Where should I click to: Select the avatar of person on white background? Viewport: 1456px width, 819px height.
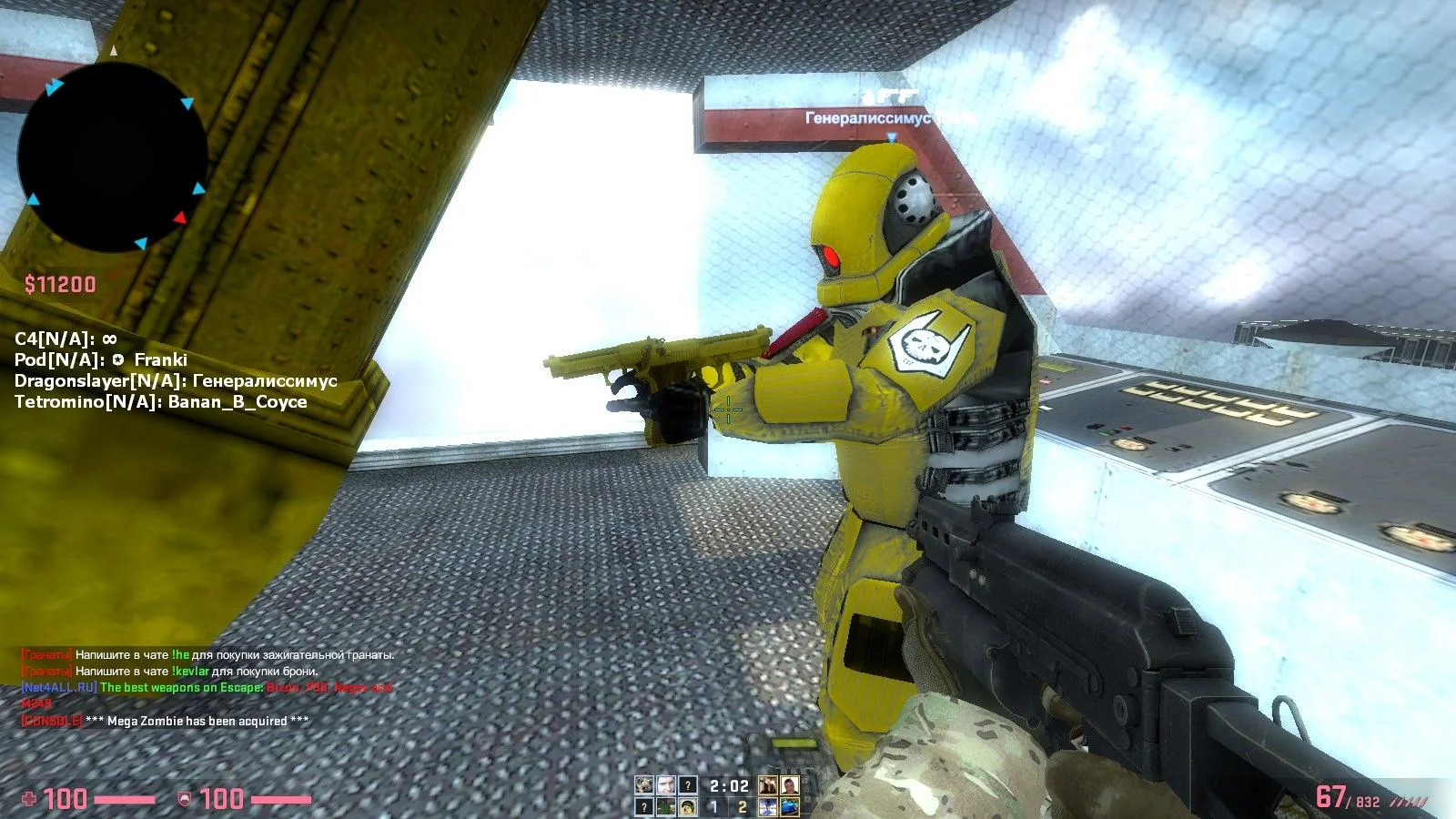[790, 784]
